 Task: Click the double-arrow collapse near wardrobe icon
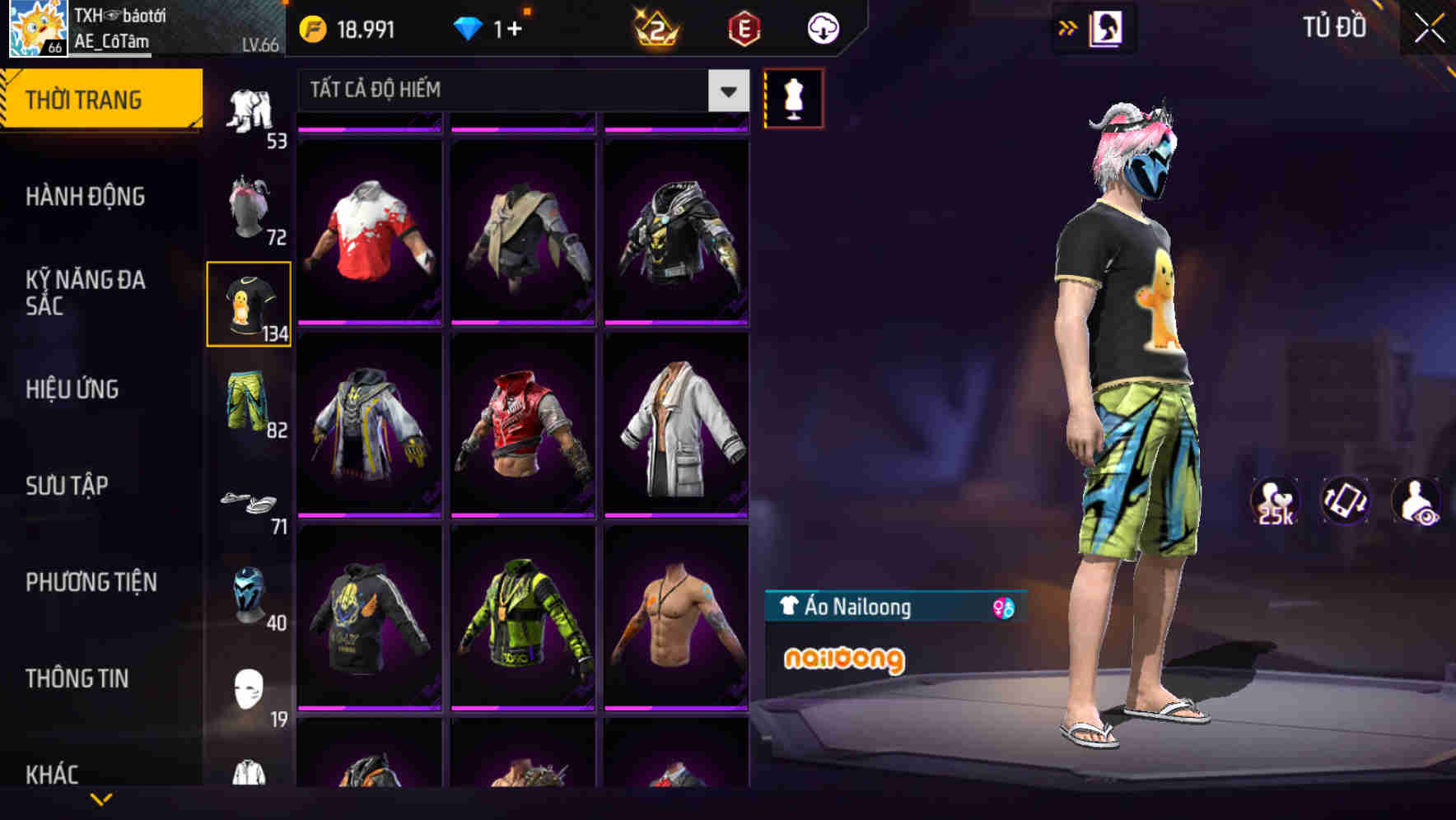coord(1068,27)
